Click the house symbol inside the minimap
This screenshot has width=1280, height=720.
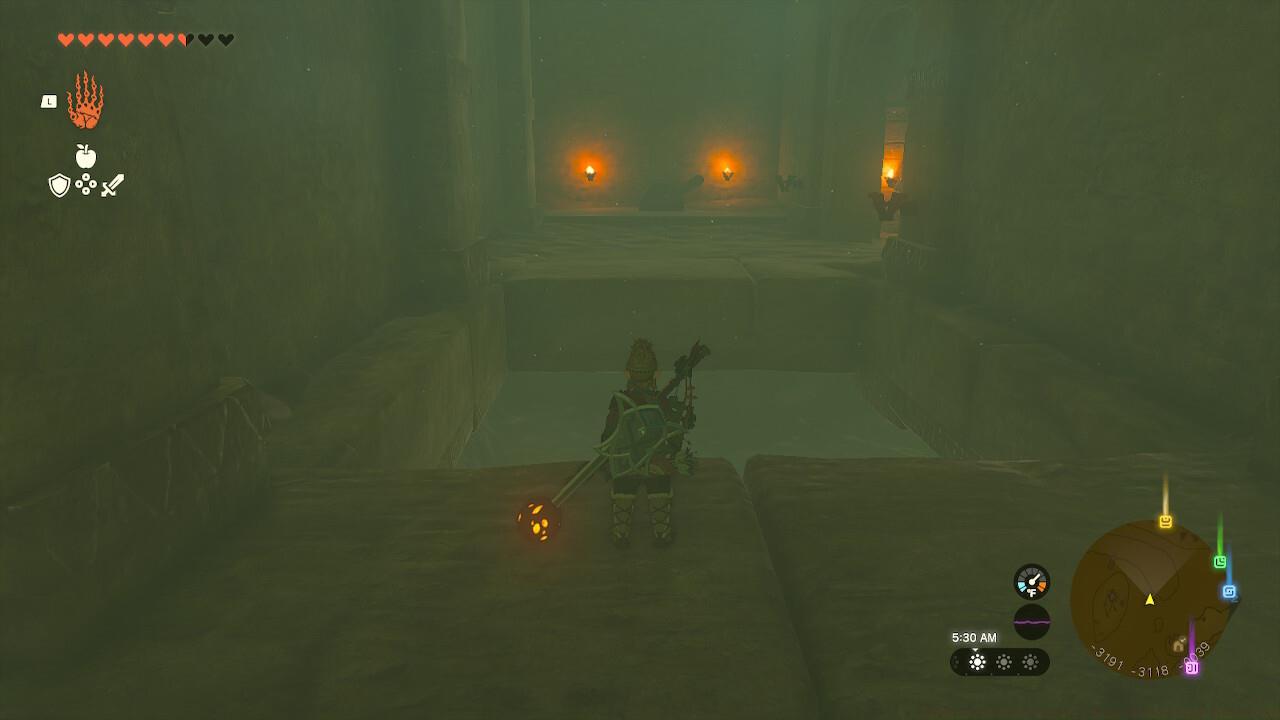coord(1177,646)
